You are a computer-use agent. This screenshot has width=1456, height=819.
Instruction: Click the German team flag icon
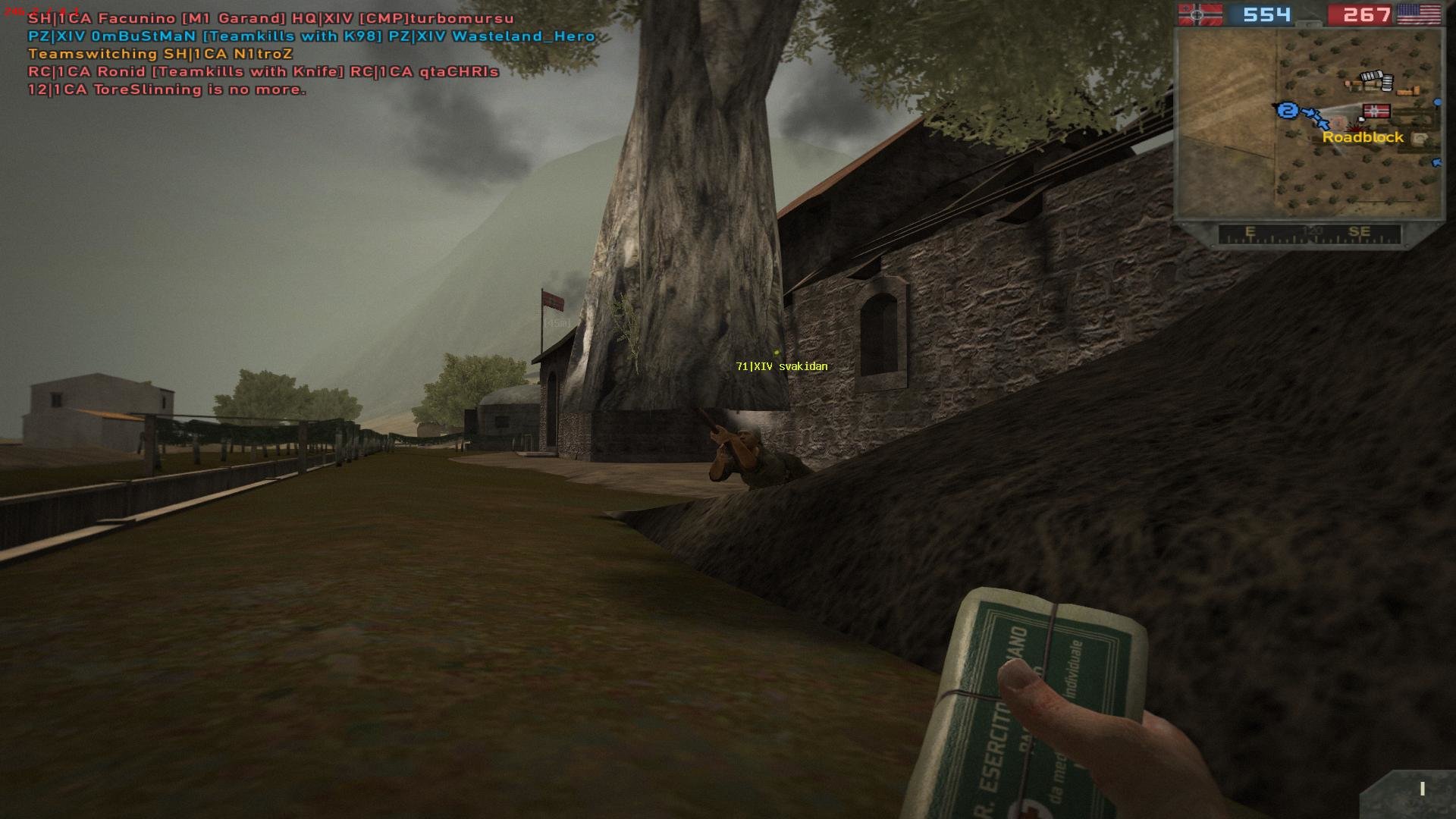point(1200,14)
